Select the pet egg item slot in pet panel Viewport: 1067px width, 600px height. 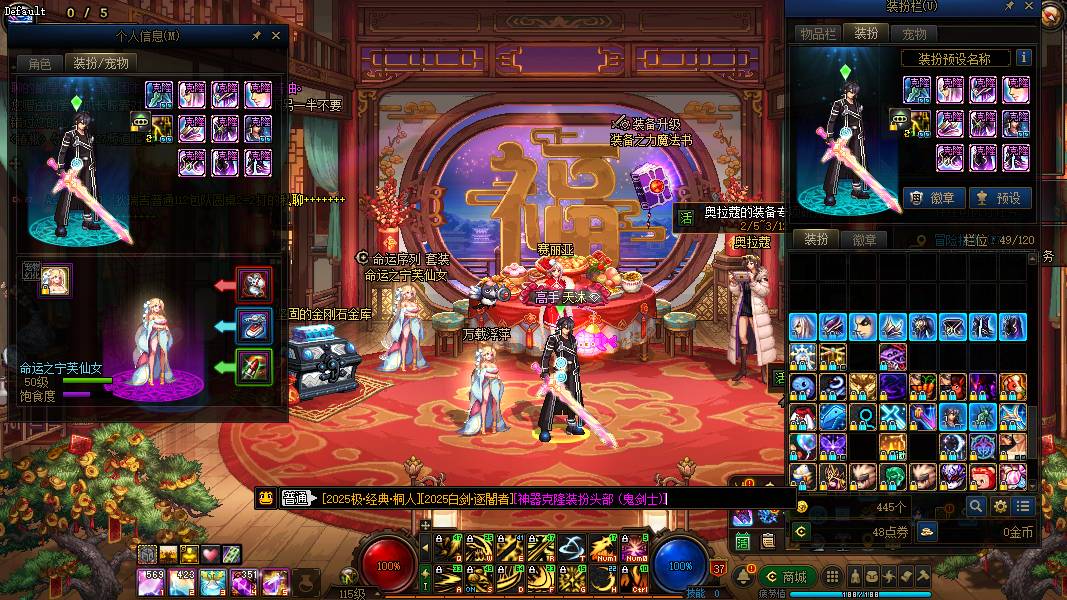[x=54, y=282]
